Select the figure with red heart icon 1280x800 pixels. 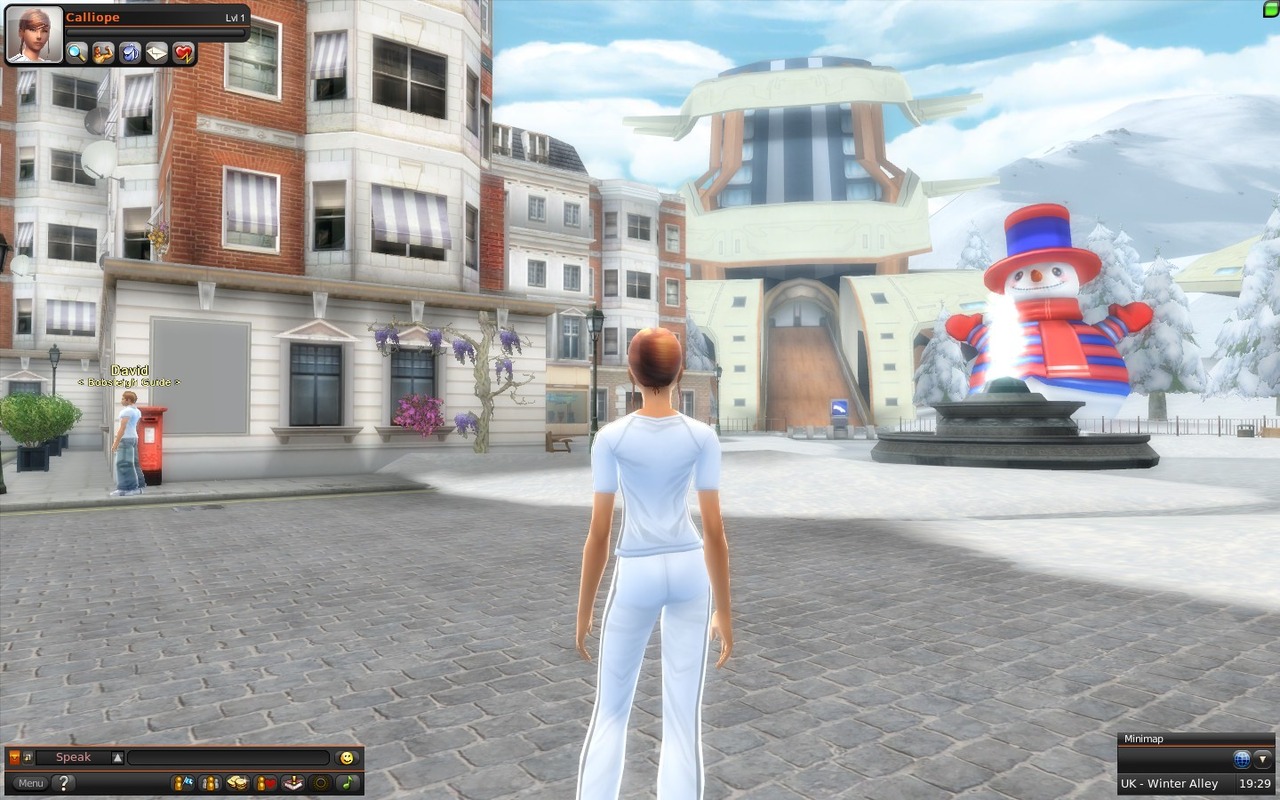point(265,783)
